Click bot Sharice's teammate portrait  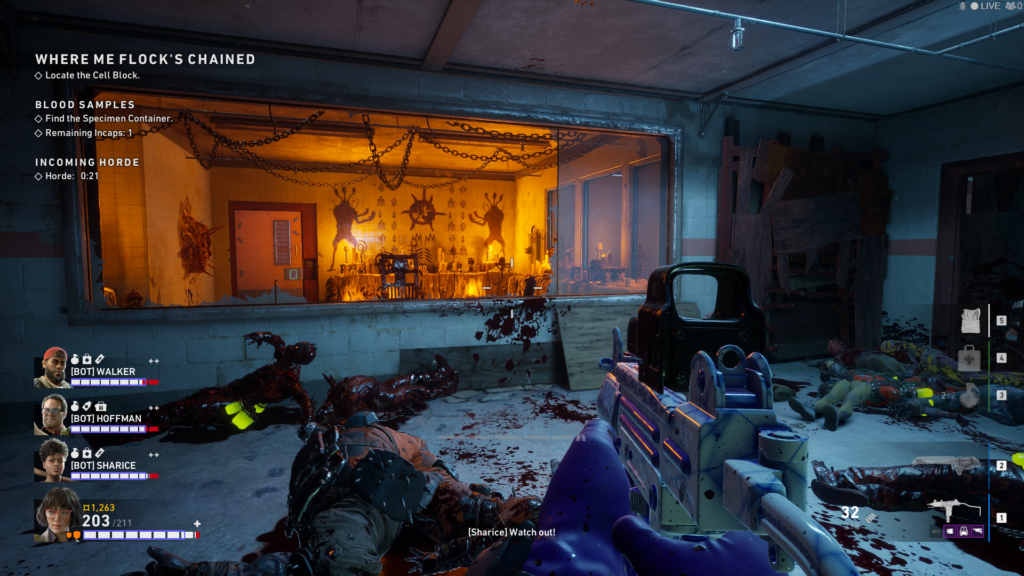click(x=53, y=459)
